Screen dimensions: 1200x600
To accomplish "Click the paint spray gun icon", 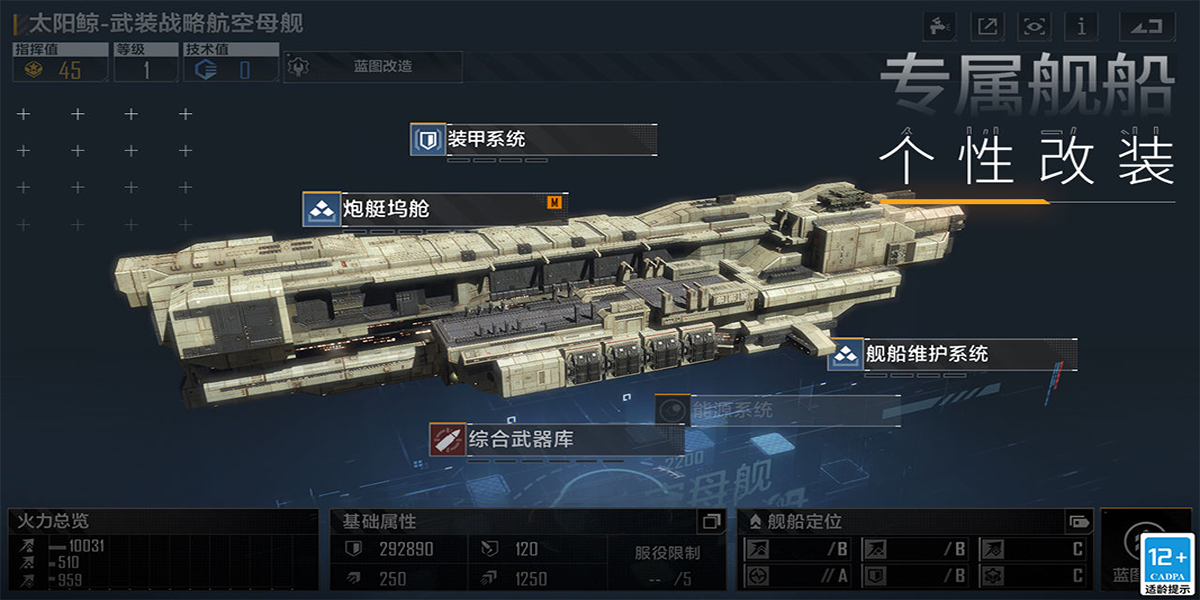I will 940,26.
